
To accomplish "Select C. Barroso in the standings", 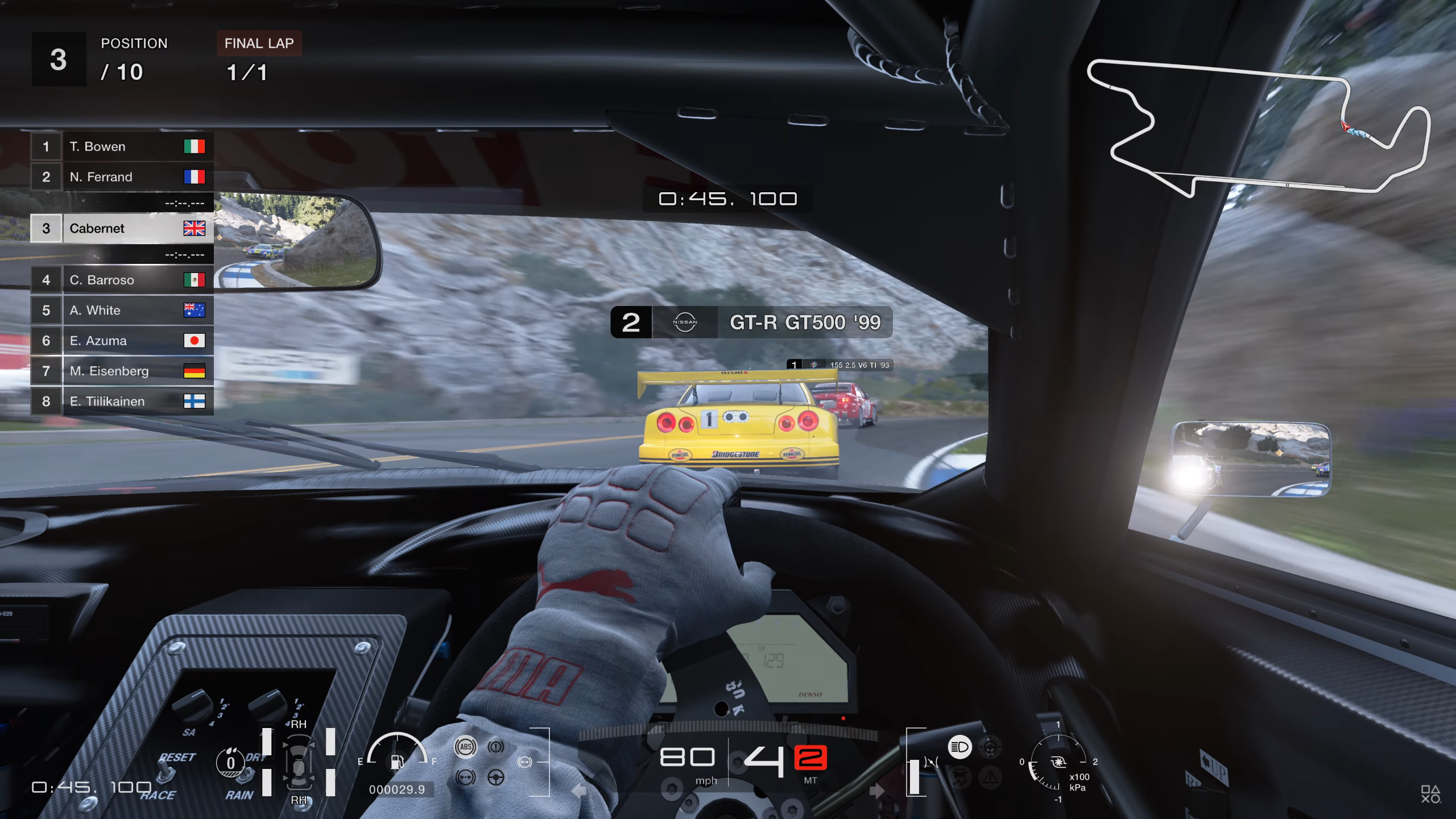I will click(122, 280).
